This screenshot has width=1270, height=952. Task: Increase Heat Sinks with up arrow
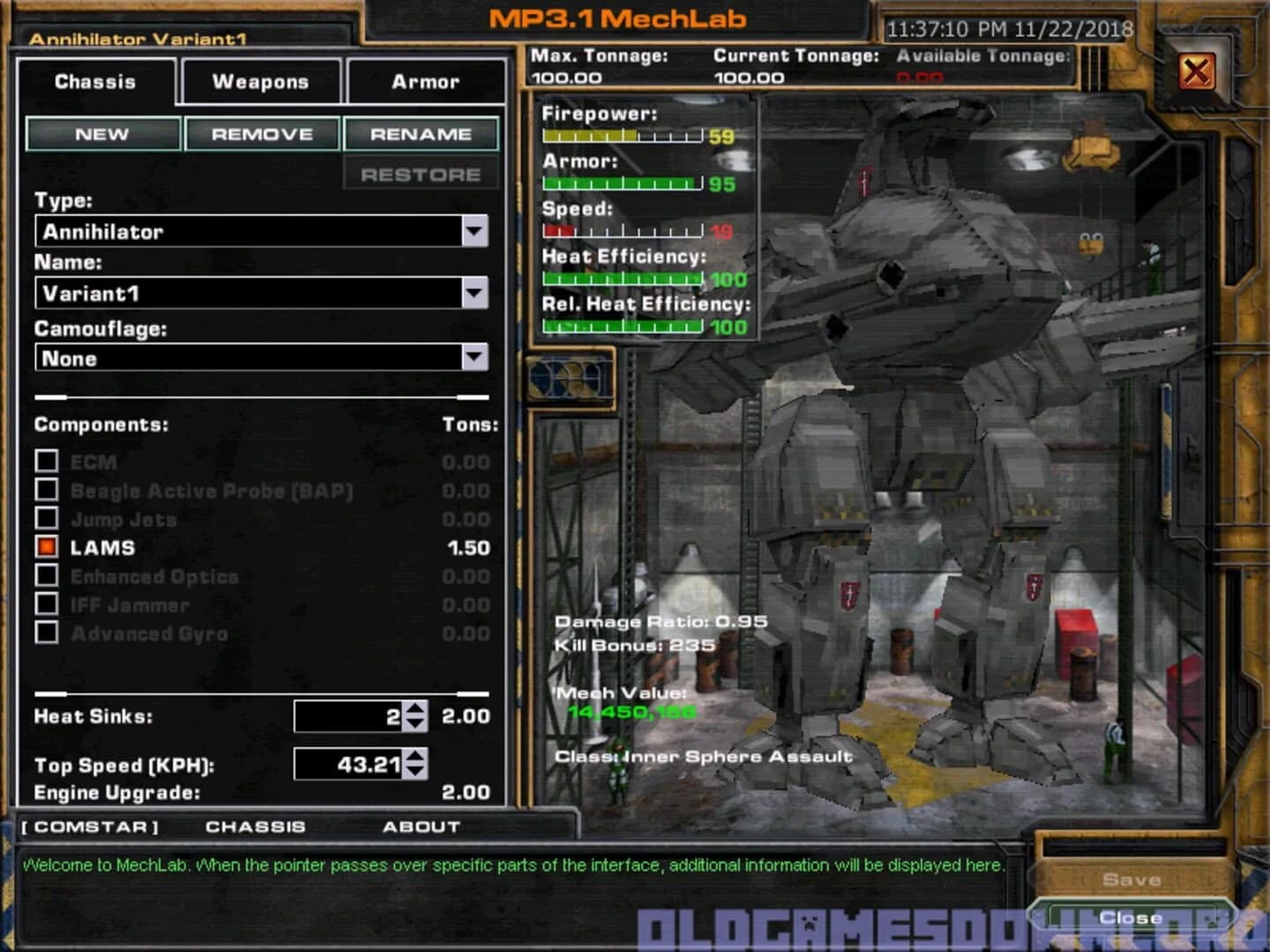click(416, 710)
